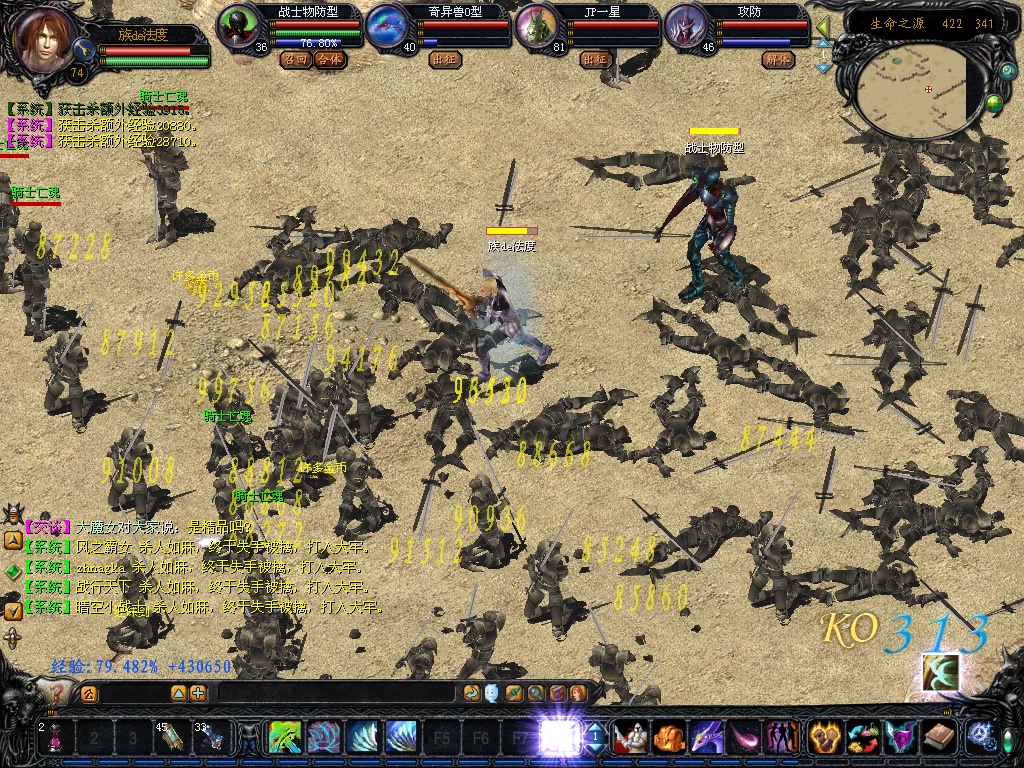Click the 合体 merge button

pos(329,59)
